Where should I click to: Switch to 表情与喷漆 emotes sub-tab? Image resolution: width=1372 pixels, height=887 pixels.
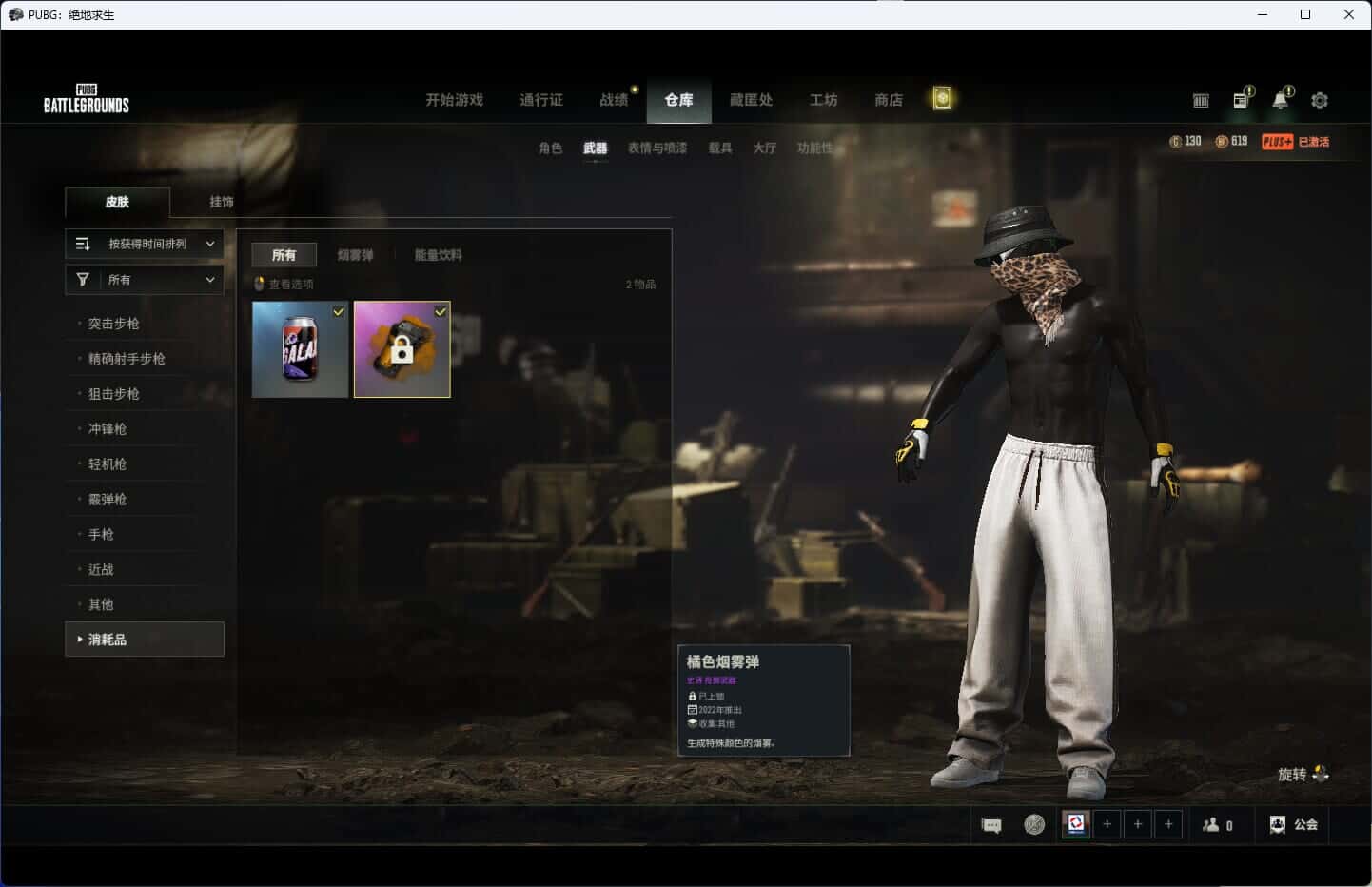coord(657,148)
